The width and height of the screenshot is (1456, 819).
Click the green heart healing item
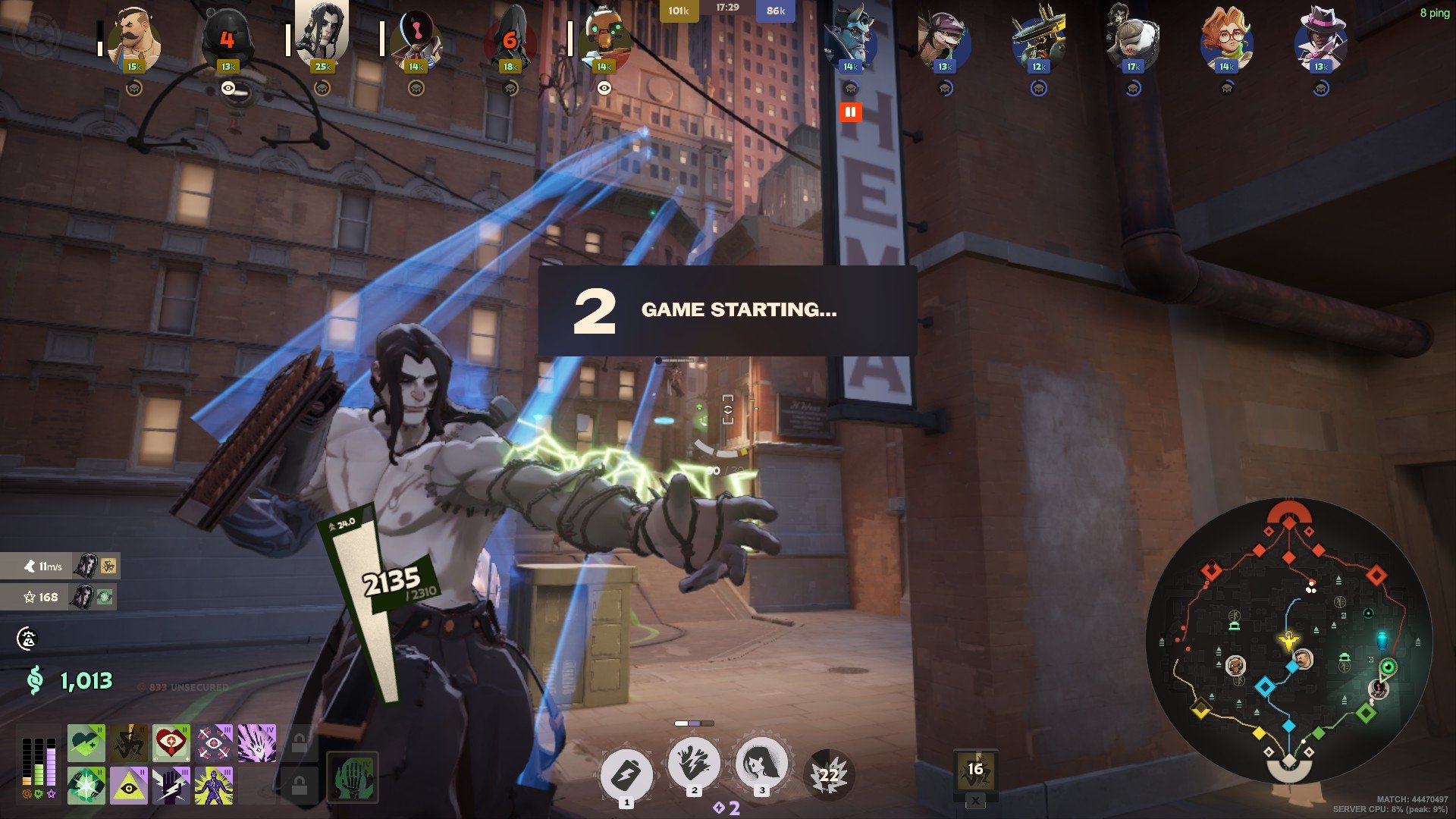click(86, 743)
